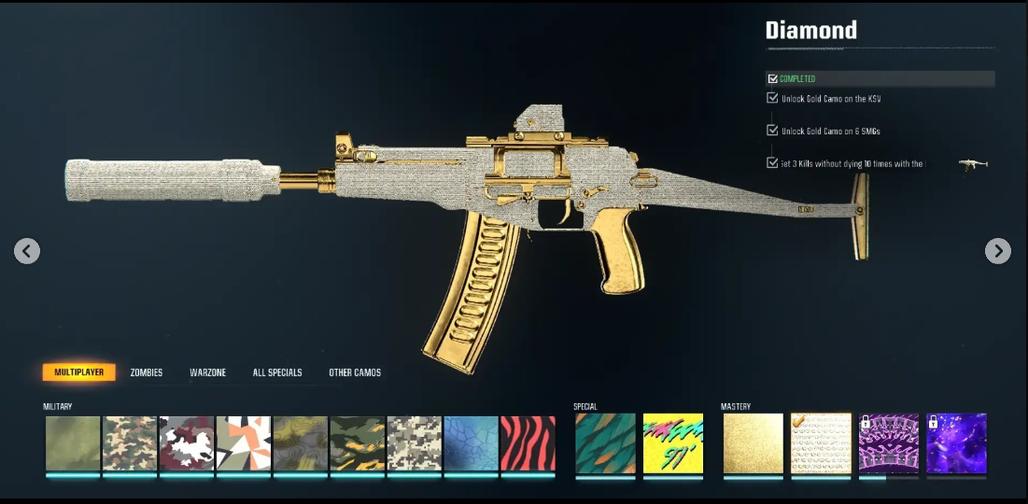Show the All Specials tab
This screenshot has height=504, width=1028.
coord(277,373)
